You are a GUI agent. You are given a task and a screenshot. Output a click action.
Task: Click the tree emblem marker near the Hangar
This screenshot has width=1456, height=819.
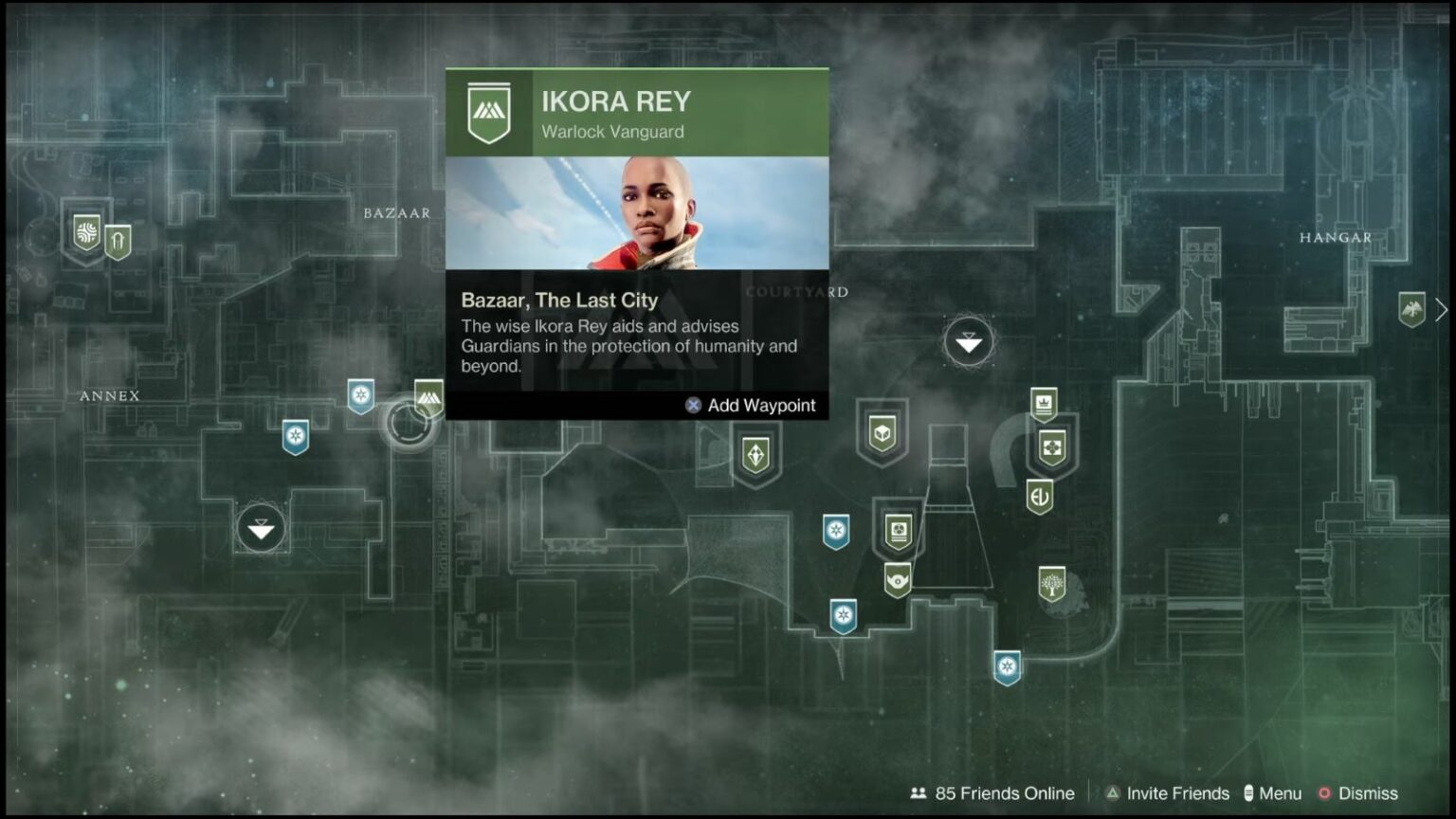(x=1050, y=584)
